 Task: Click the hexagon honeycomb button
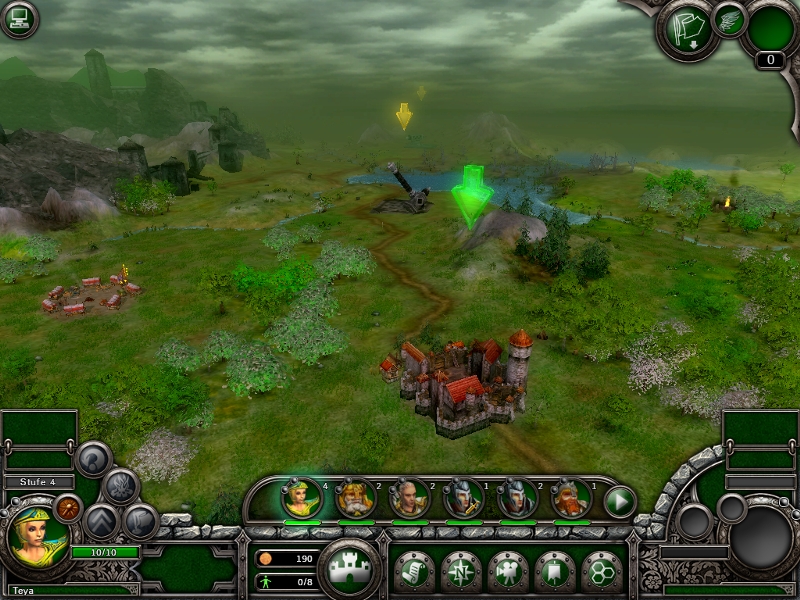(x=601, y=571)
